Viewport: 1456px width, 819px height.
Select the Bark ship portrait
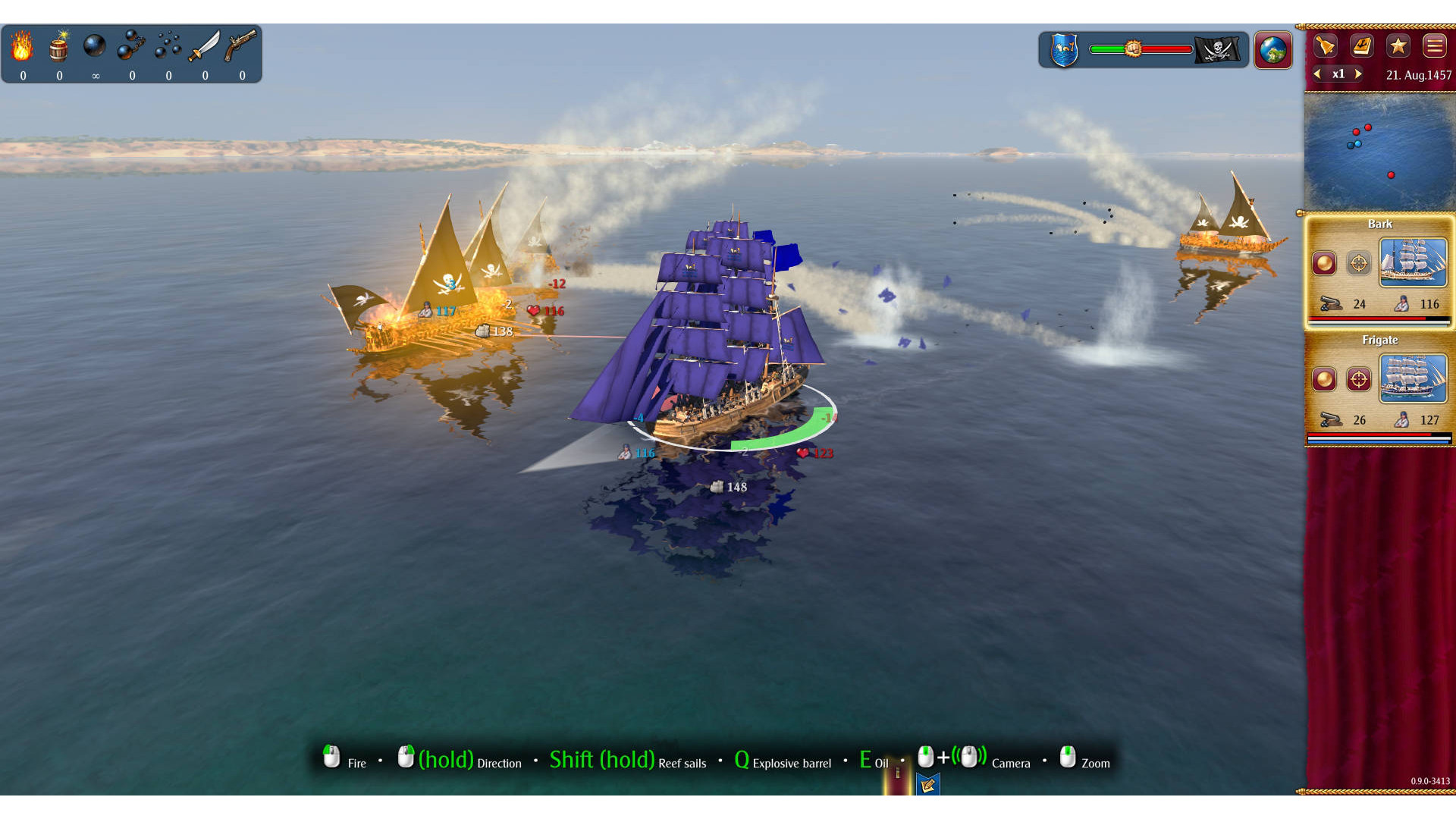pyautogui.click(x=1414, y=262)
